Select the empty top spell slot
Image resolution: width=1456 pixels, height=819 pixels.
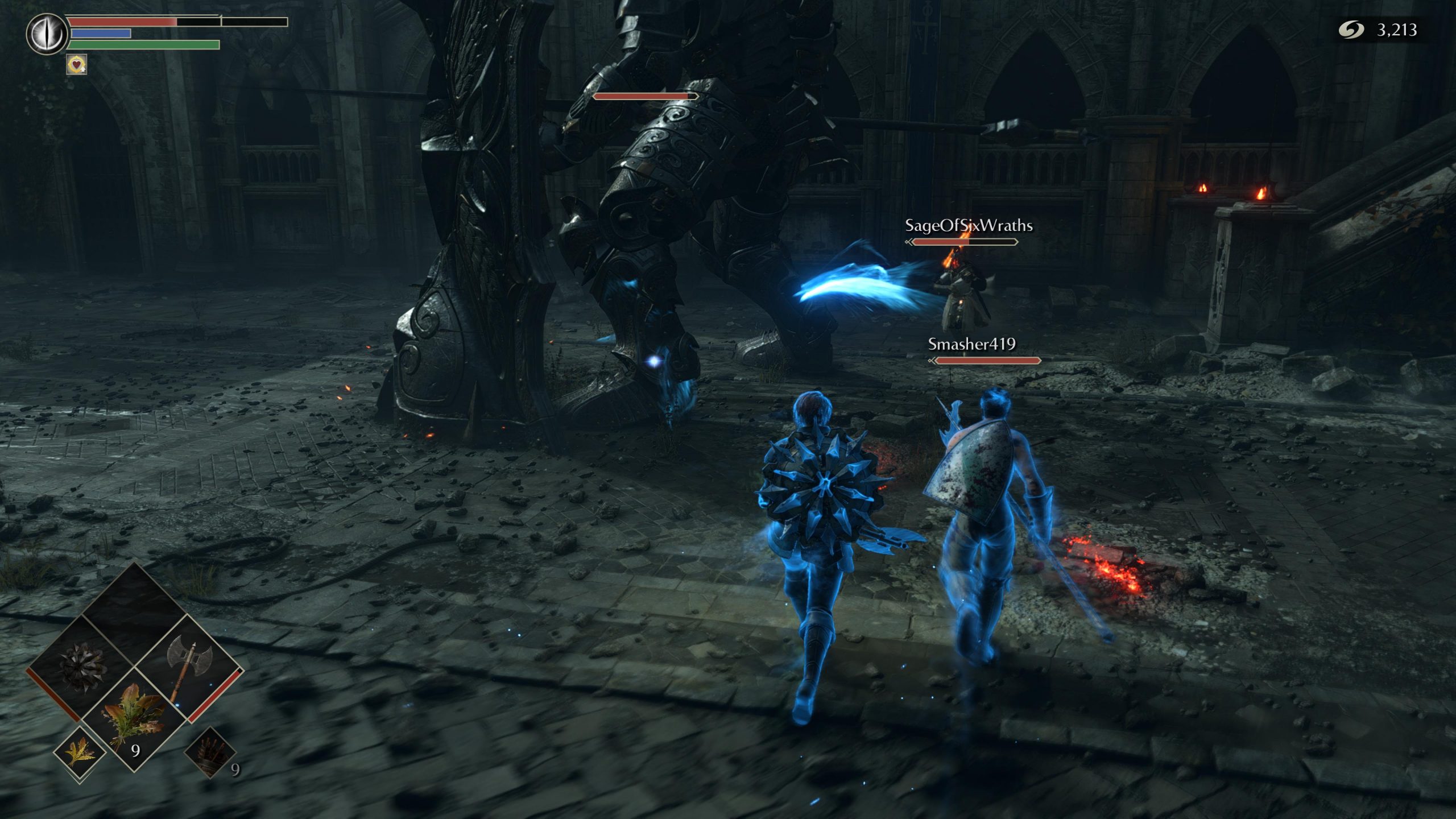tap(135, 614)
